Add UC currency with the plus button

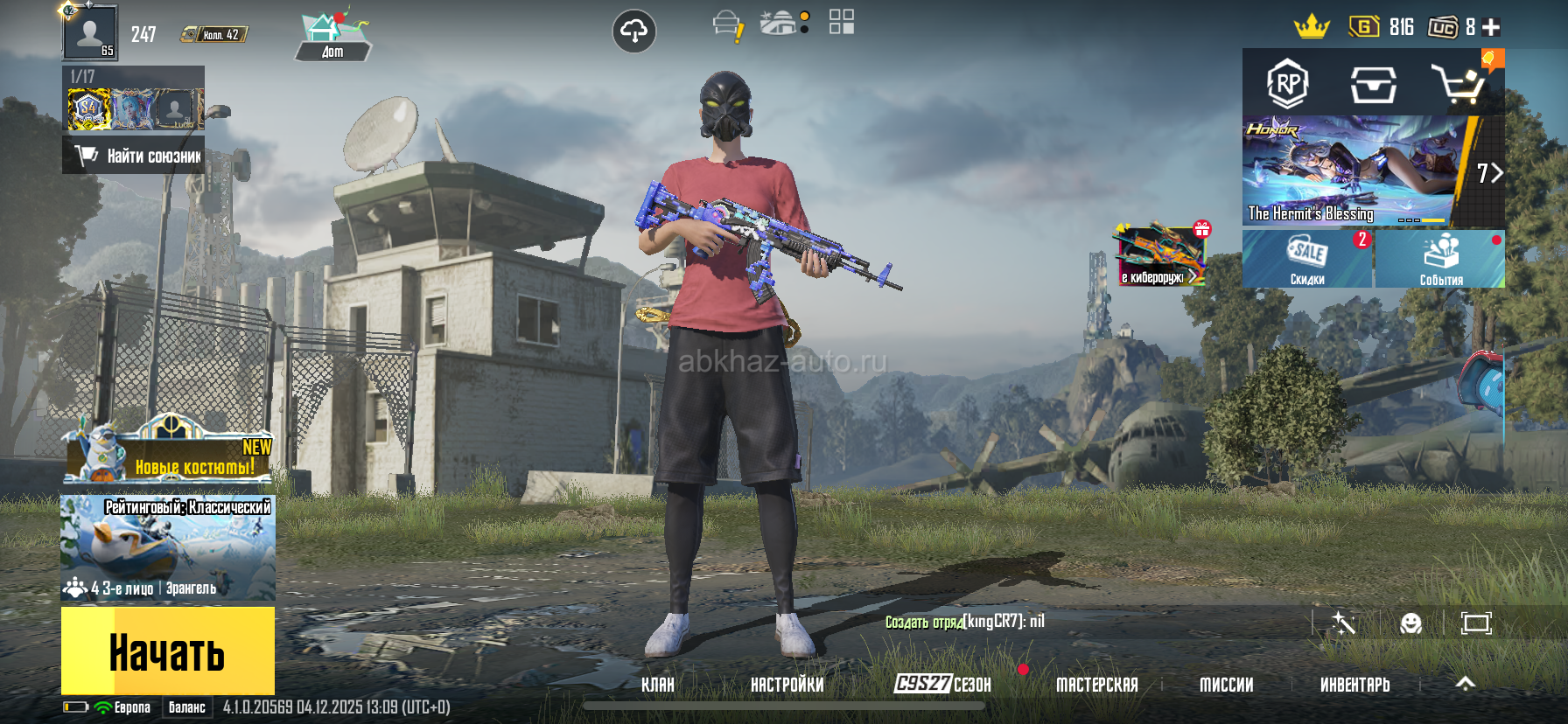pyautogui.click(x=1492, y=27)
